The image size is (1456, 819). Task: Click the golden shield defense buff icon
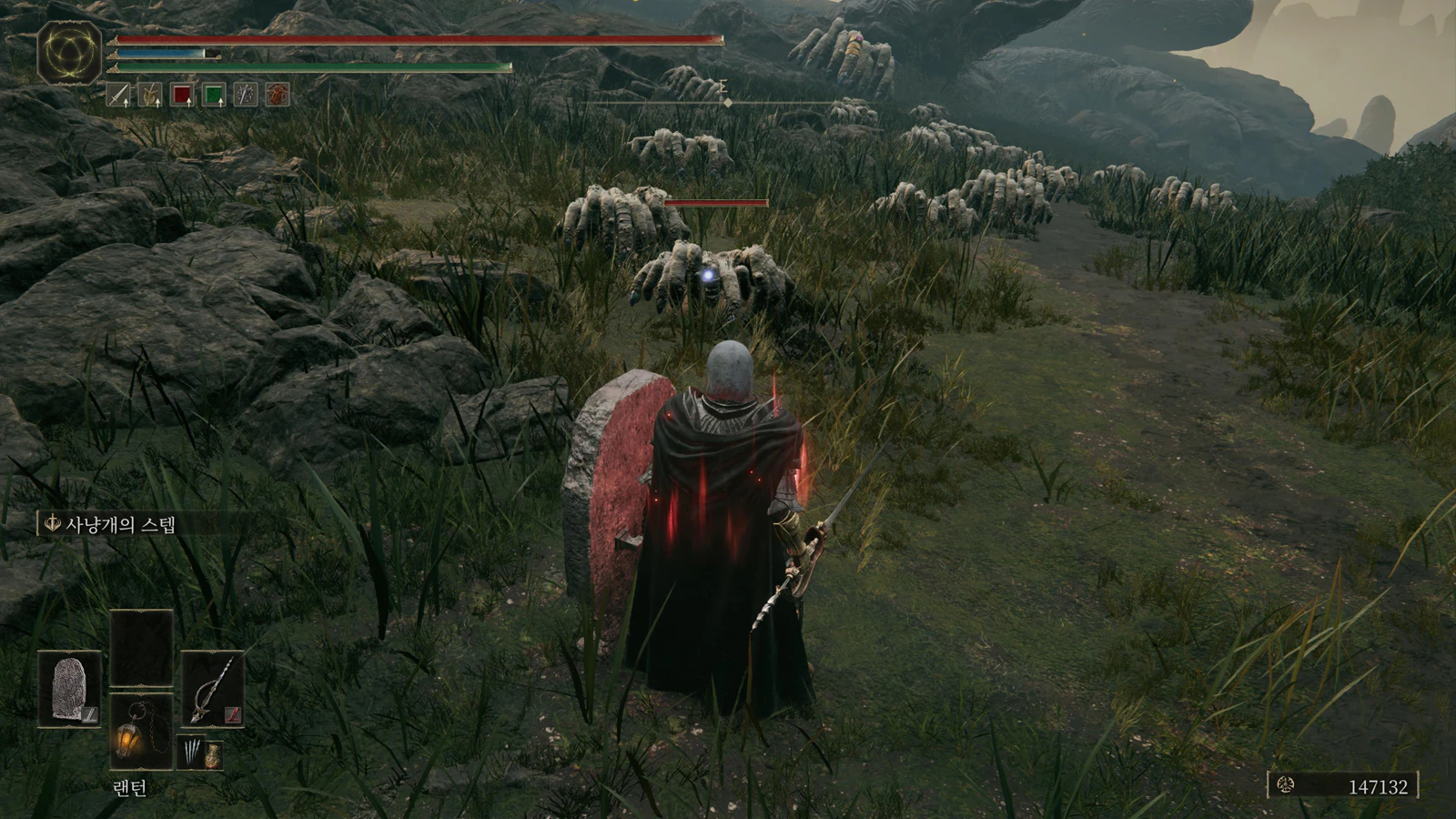coord(150,95)
